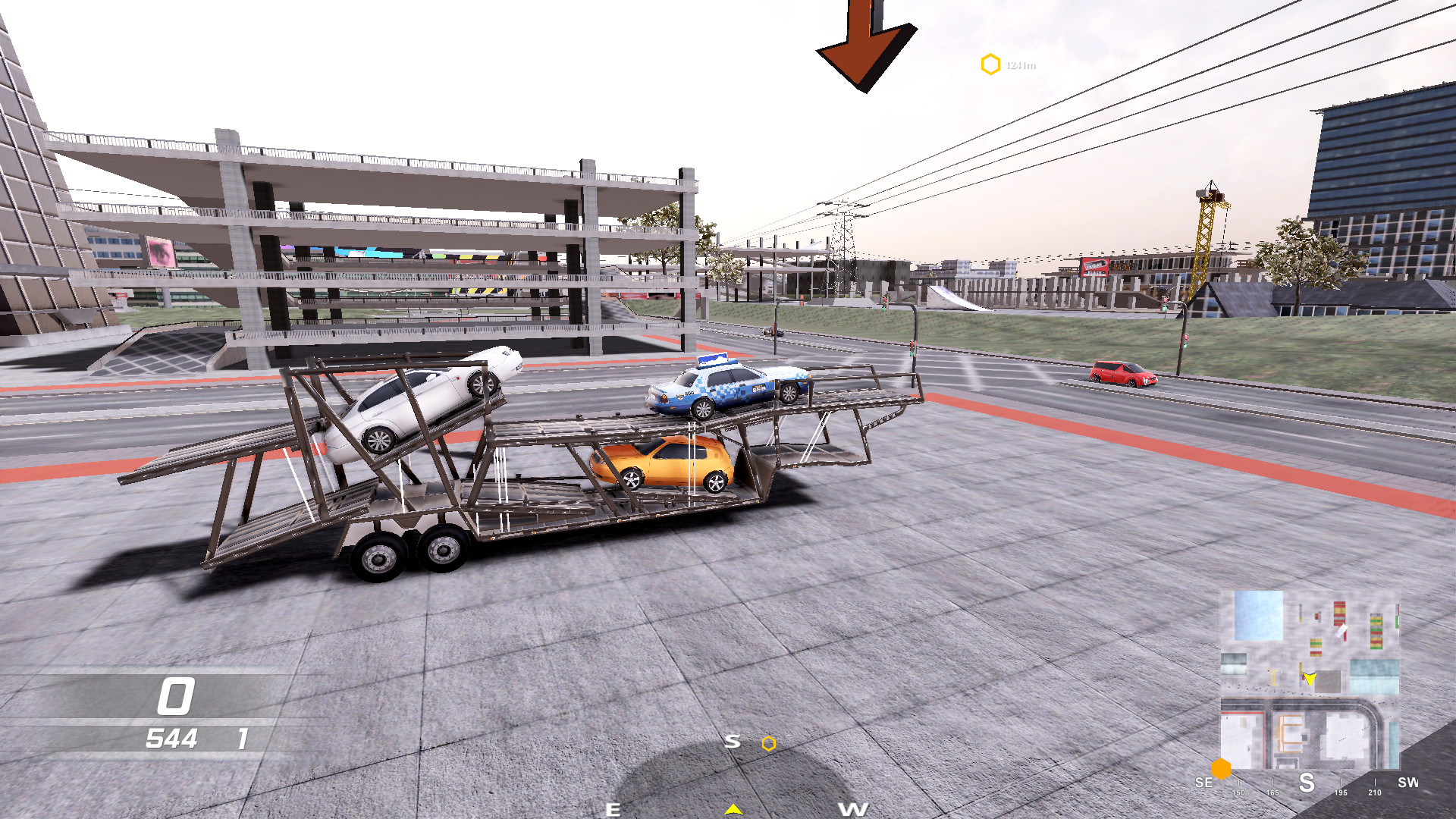Click the 195 heading tick on the compass
The image size is (1456, 819).
point(1341,792)
